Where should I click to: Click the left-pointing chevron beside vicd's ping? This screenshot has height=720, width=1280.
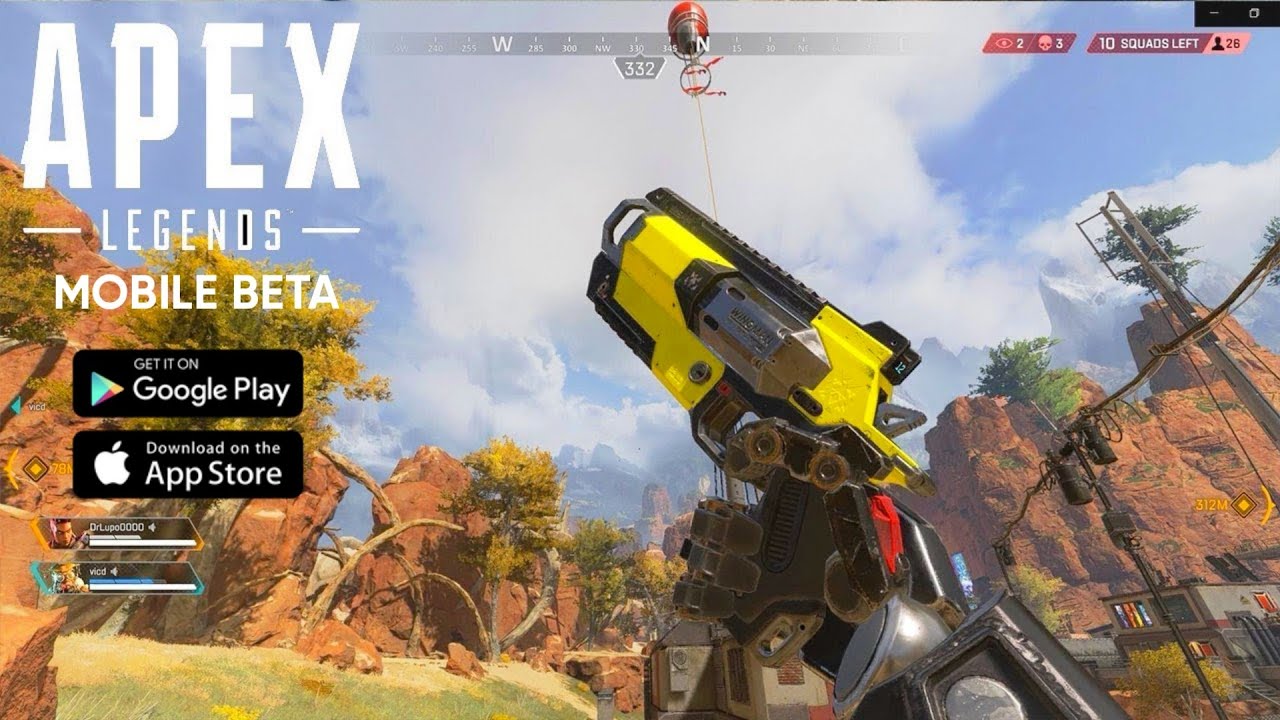pos(15,405)
